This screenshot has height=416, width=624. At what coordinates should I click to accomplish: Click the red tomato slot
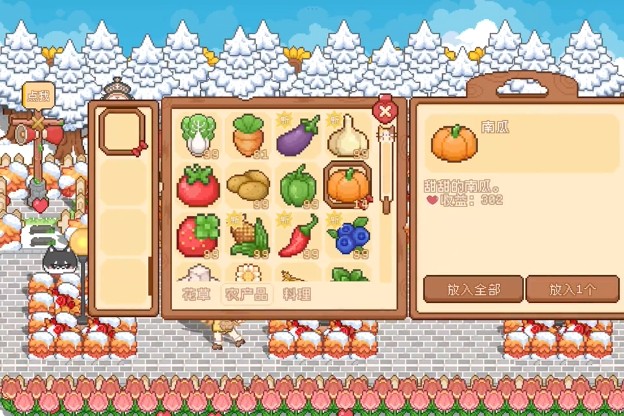[x=198, y=185]
